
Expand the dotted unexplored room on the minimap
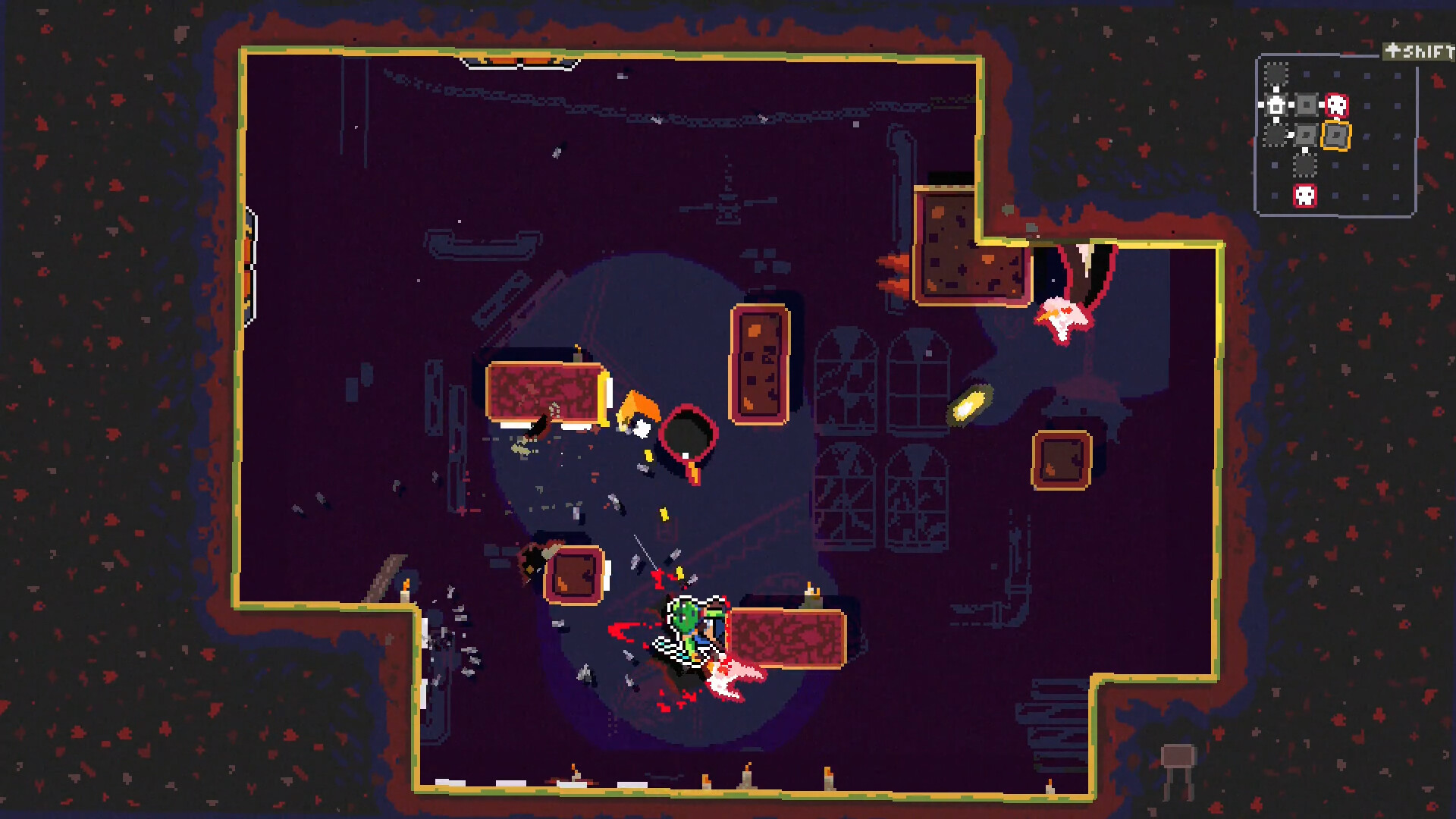[1276, 73]
